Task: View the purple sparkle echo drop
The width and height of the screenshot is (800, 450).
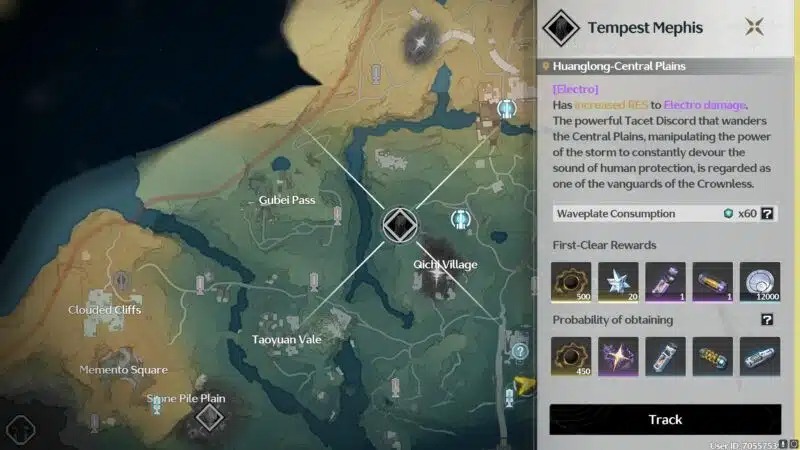Action: coord(617,357)
